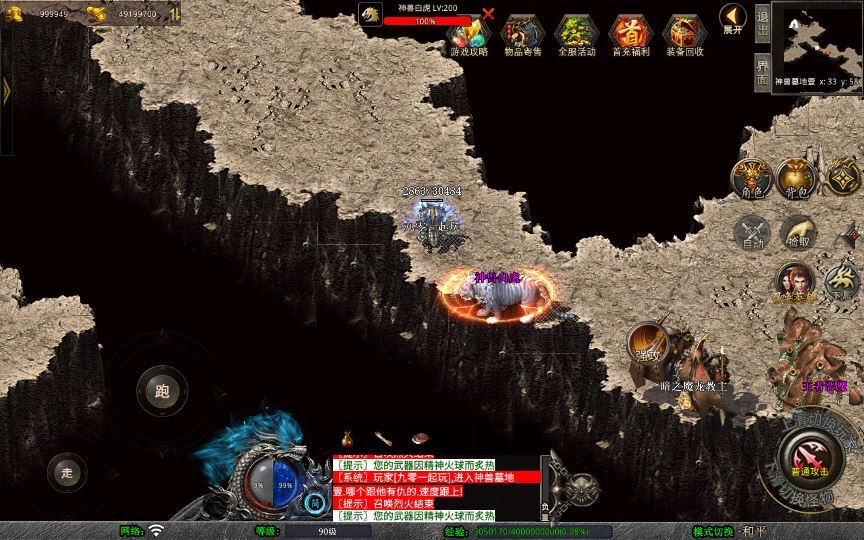Tap the 拾取 pickup button
The image size is (864, 540).
[798, 232]
